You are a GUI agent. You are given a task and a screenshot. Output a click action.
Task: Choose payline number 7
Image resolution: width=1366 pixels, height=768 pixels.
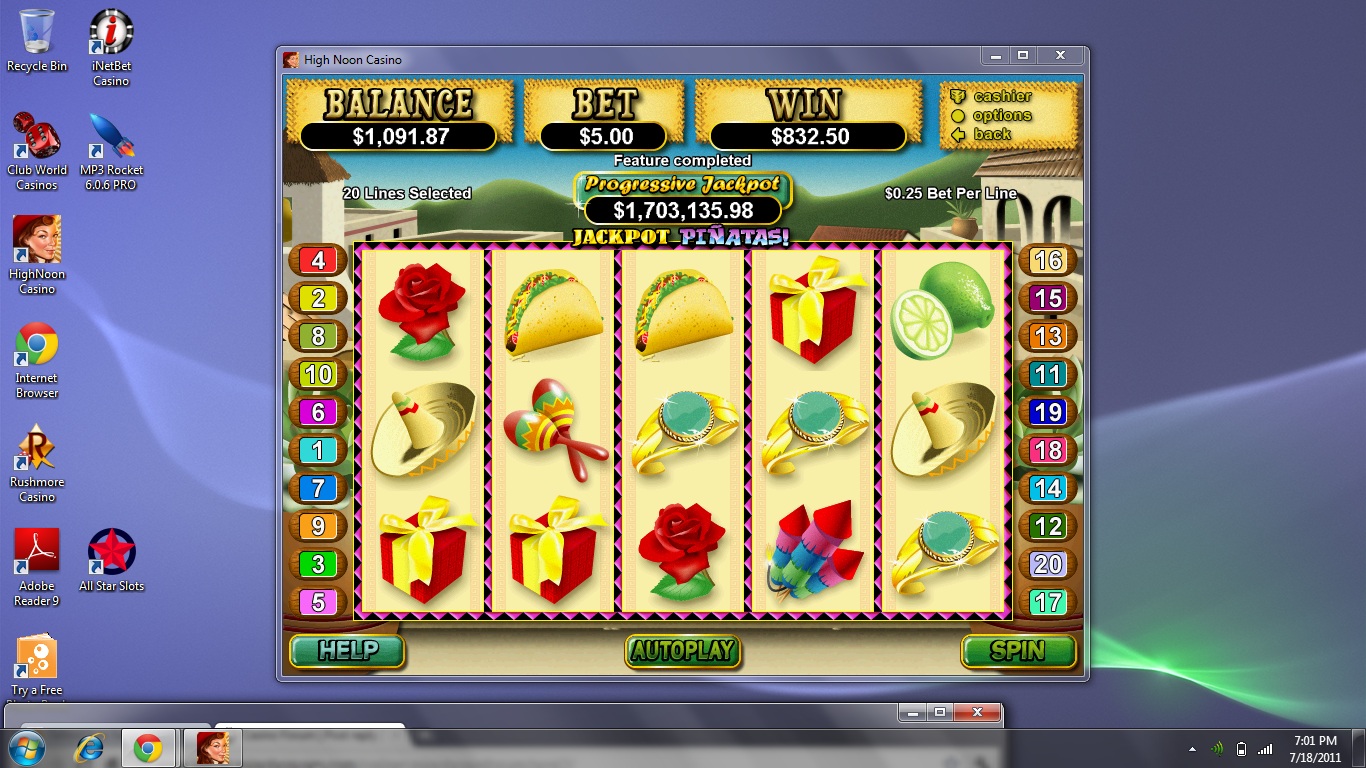318,488
